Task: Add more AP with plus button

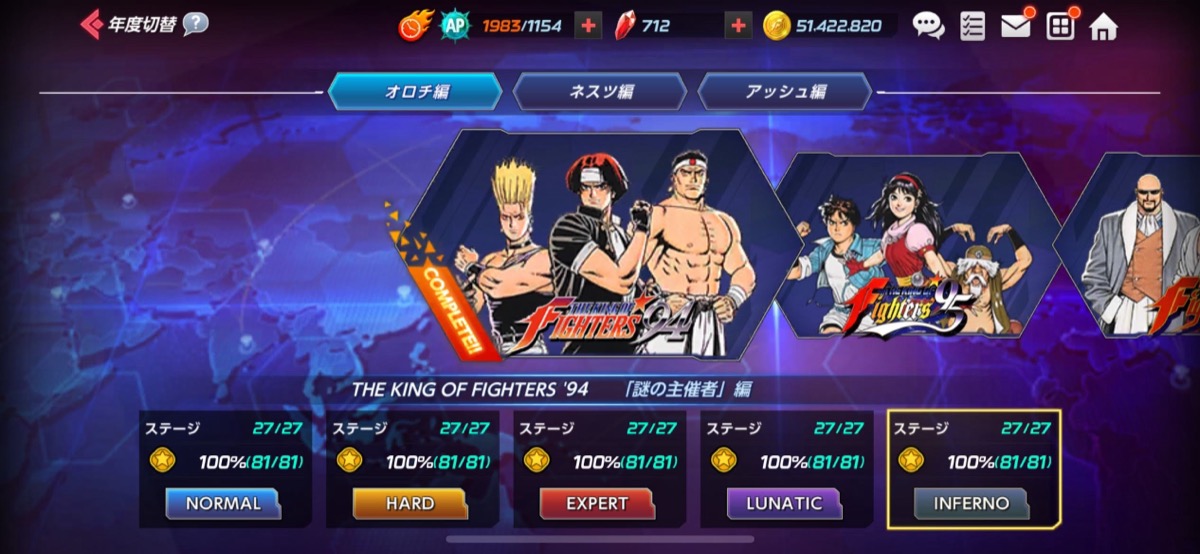Action: (x=588, y=26)
